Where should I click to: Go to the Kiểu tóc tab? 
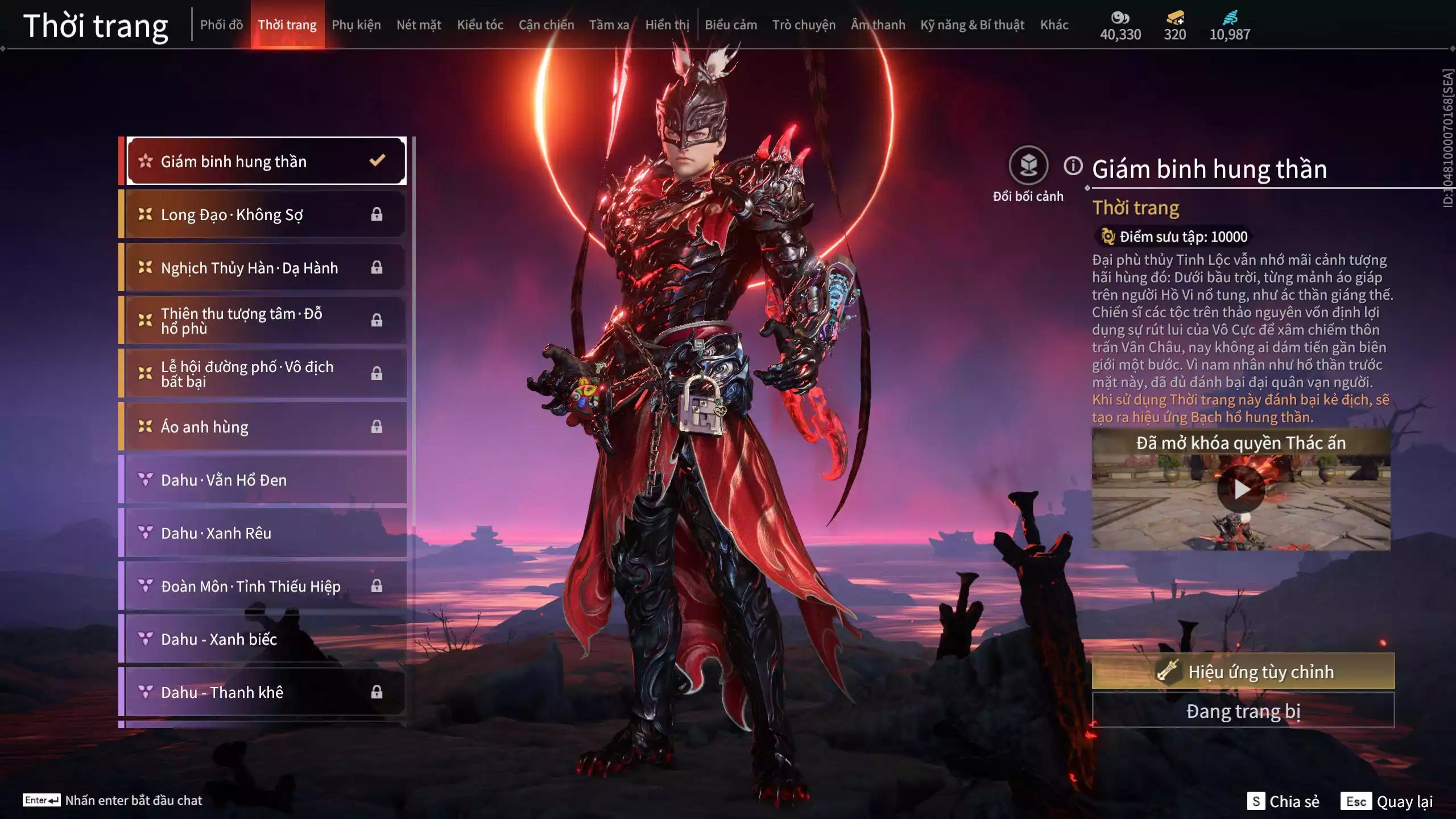tap(480, 25)
